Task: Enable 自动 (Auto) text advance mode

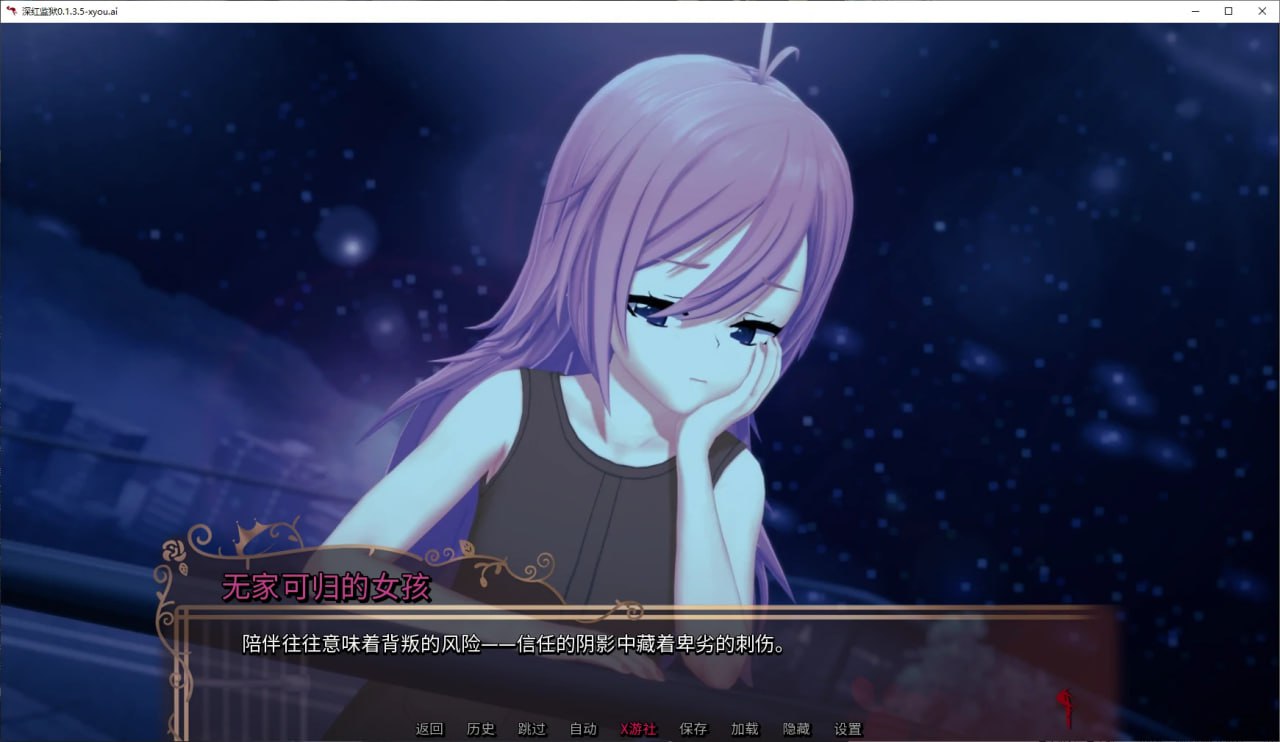Action: (x=583, y=729)
